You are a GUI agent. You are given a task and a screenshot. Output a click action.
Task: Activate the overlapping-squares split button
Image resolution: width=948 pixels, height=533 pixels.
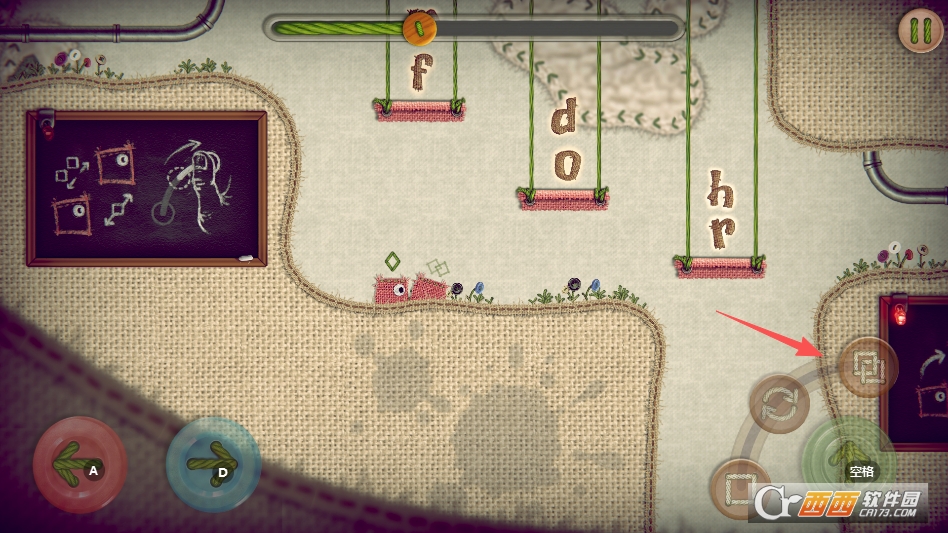867,367
